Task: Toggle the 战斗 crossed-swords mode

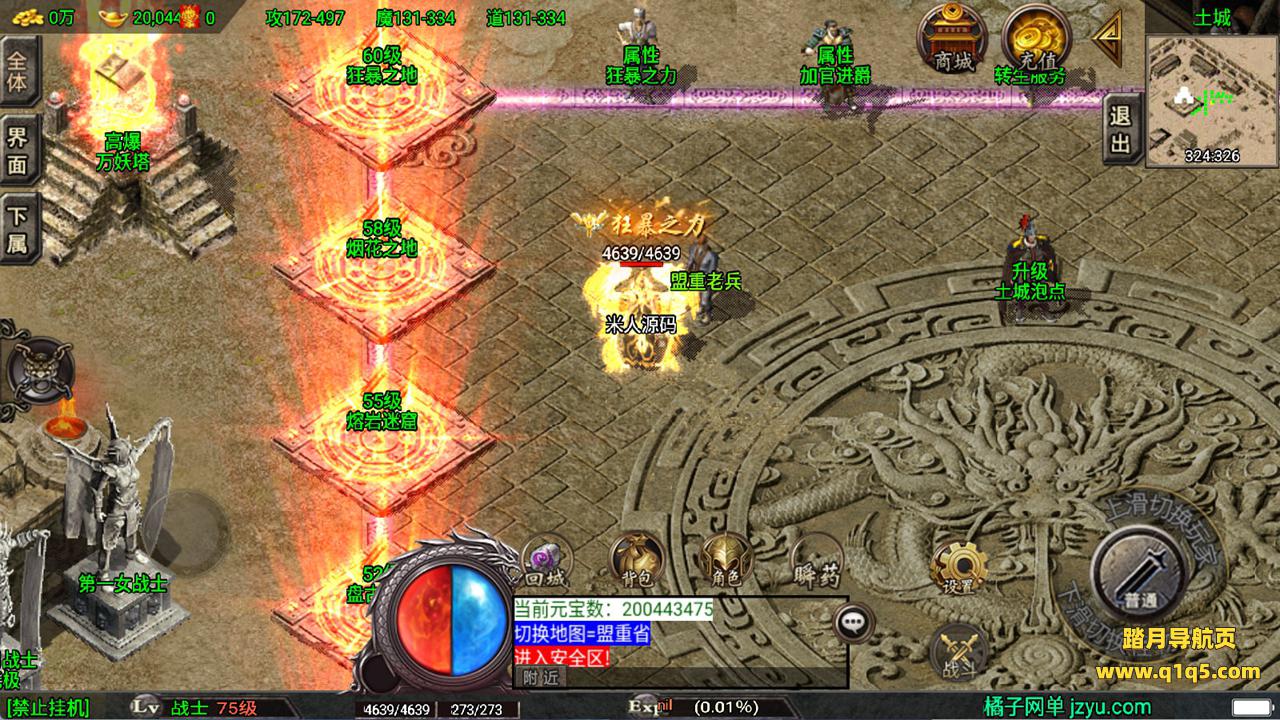Action: [958, 651]
